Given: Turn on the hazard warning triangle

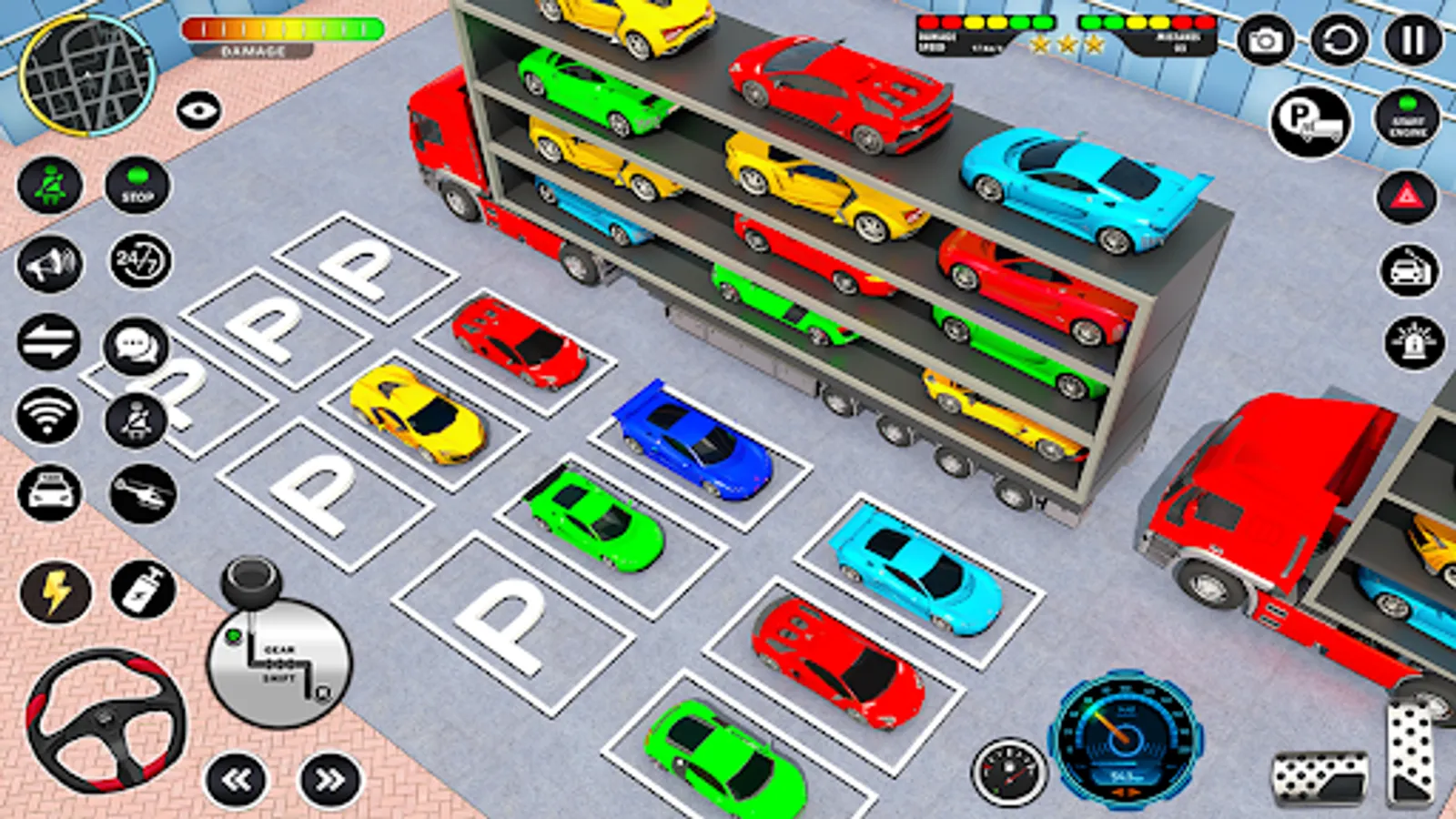Looking at the screenshot, I should [x=1407, y=196].
